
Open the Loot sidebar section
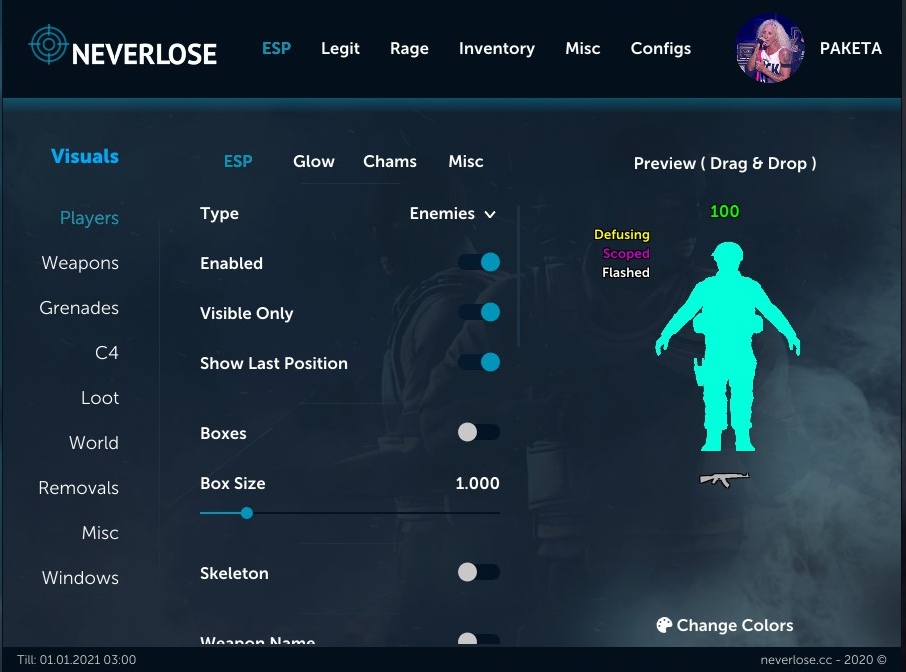coord(100,398)
